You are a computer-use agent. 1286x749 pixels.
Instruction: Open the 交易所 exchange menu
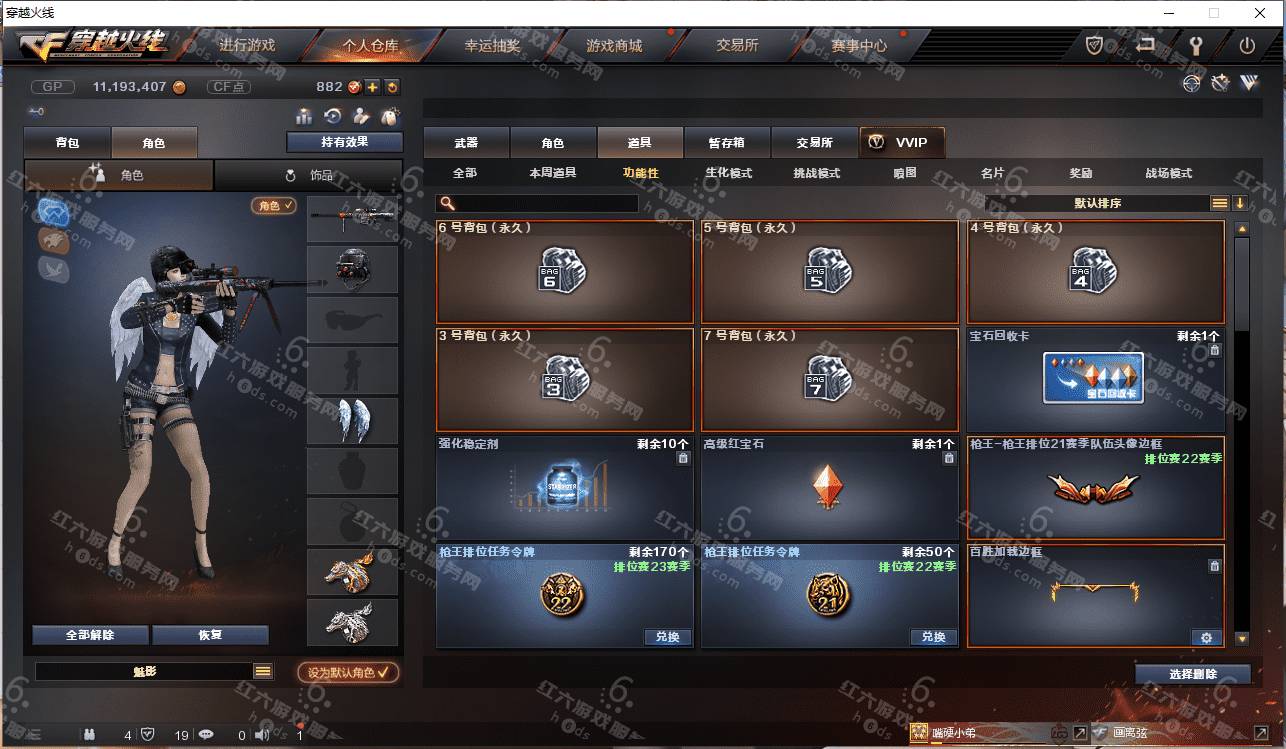[737, 45]
